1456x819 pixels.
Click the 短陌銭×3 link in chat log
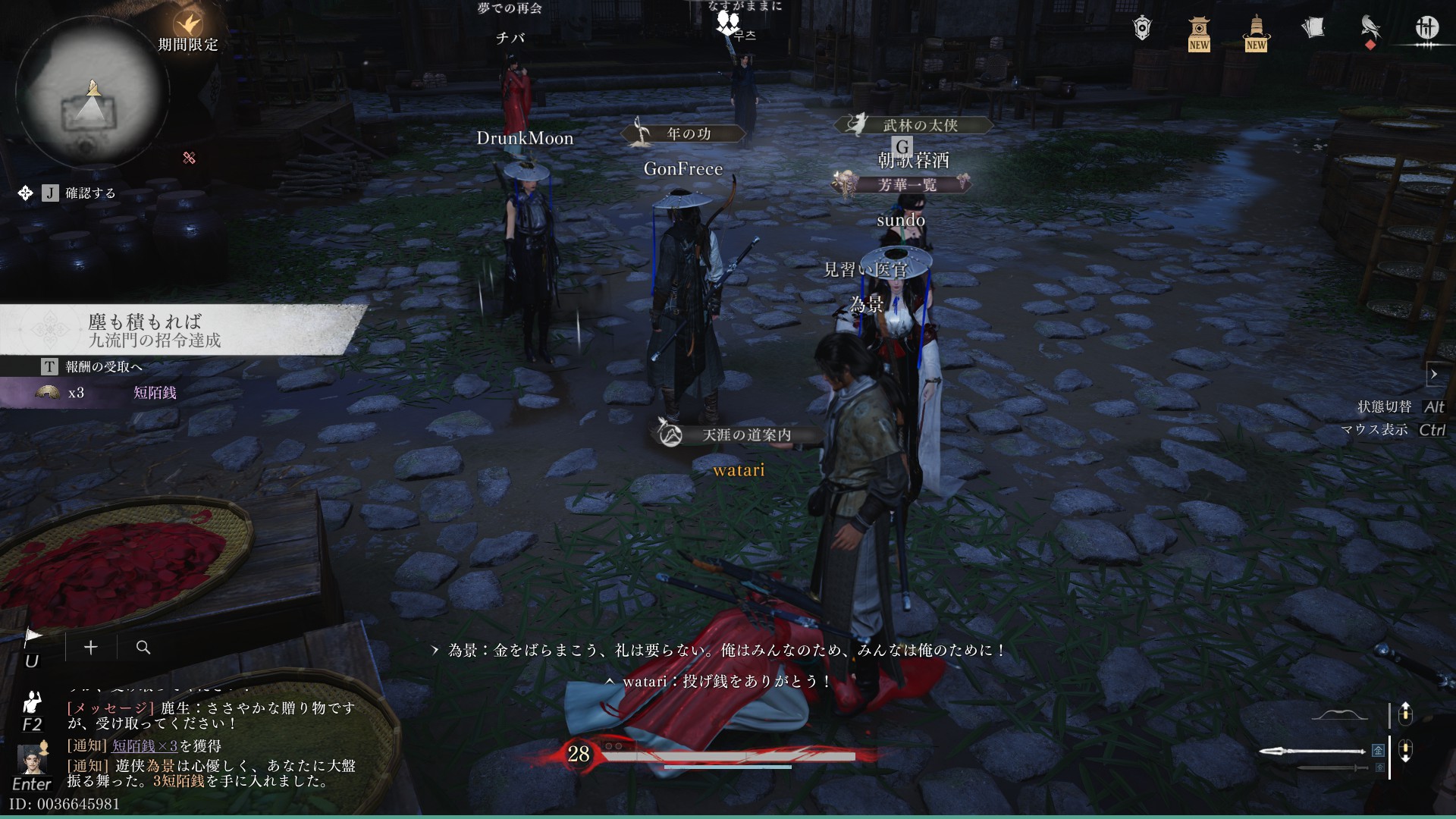click(x=144, y=746)
